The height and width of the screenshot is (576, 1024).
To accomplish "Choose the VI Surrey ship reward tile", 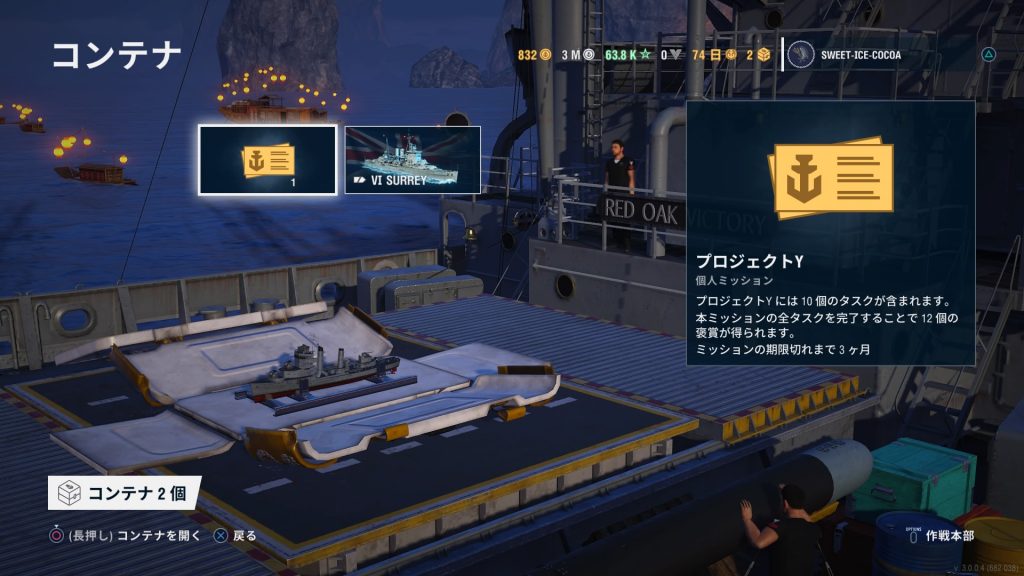I will point(413,160).
